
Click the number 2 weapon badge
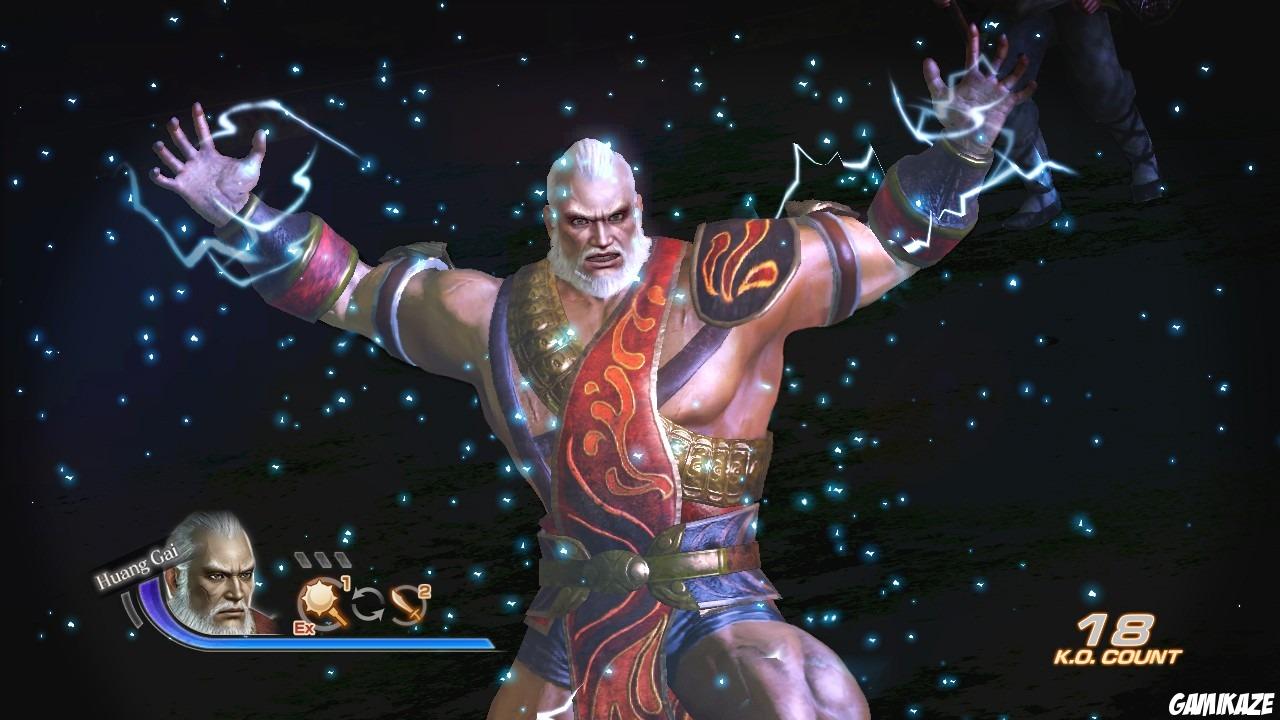pyautogui.click(x=422, y=591)
